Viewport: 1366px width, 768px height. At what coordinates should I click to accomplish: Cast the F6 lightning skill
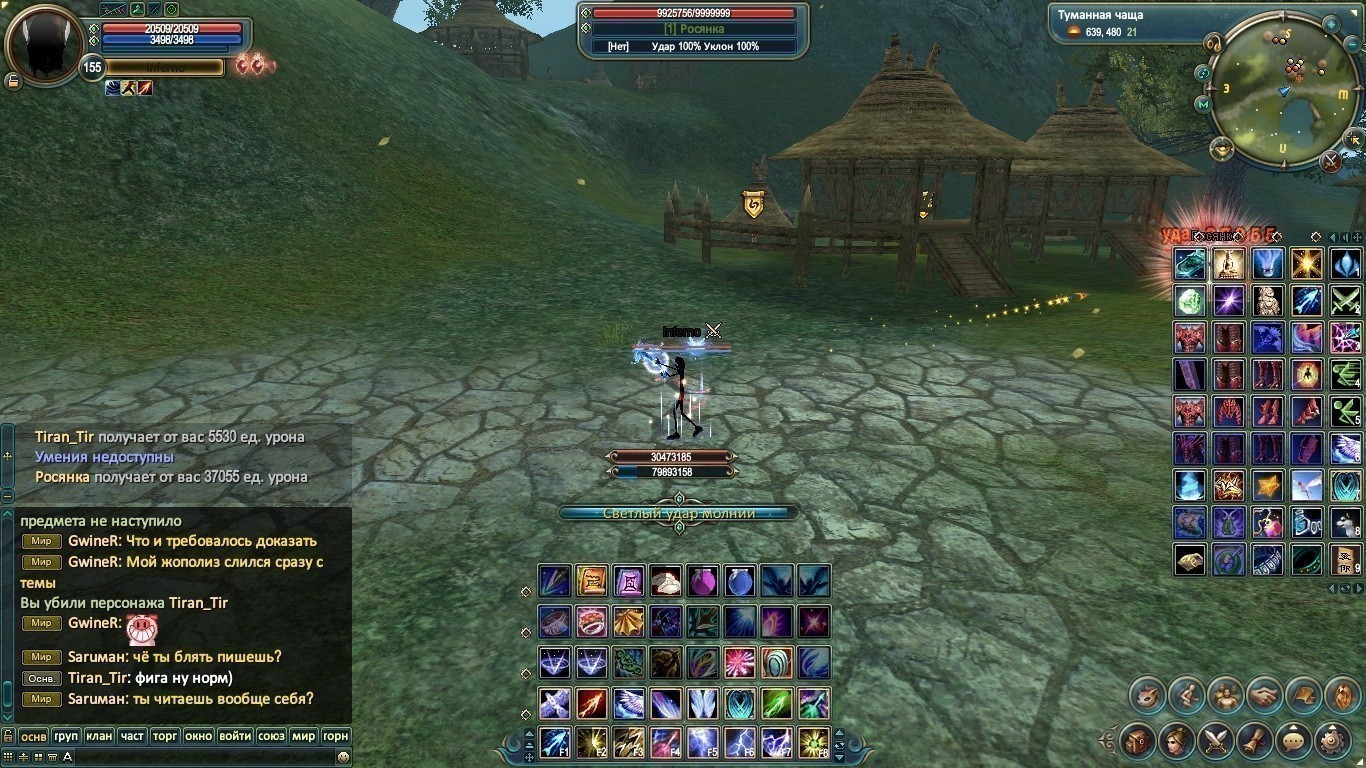(x=740, y=742)
